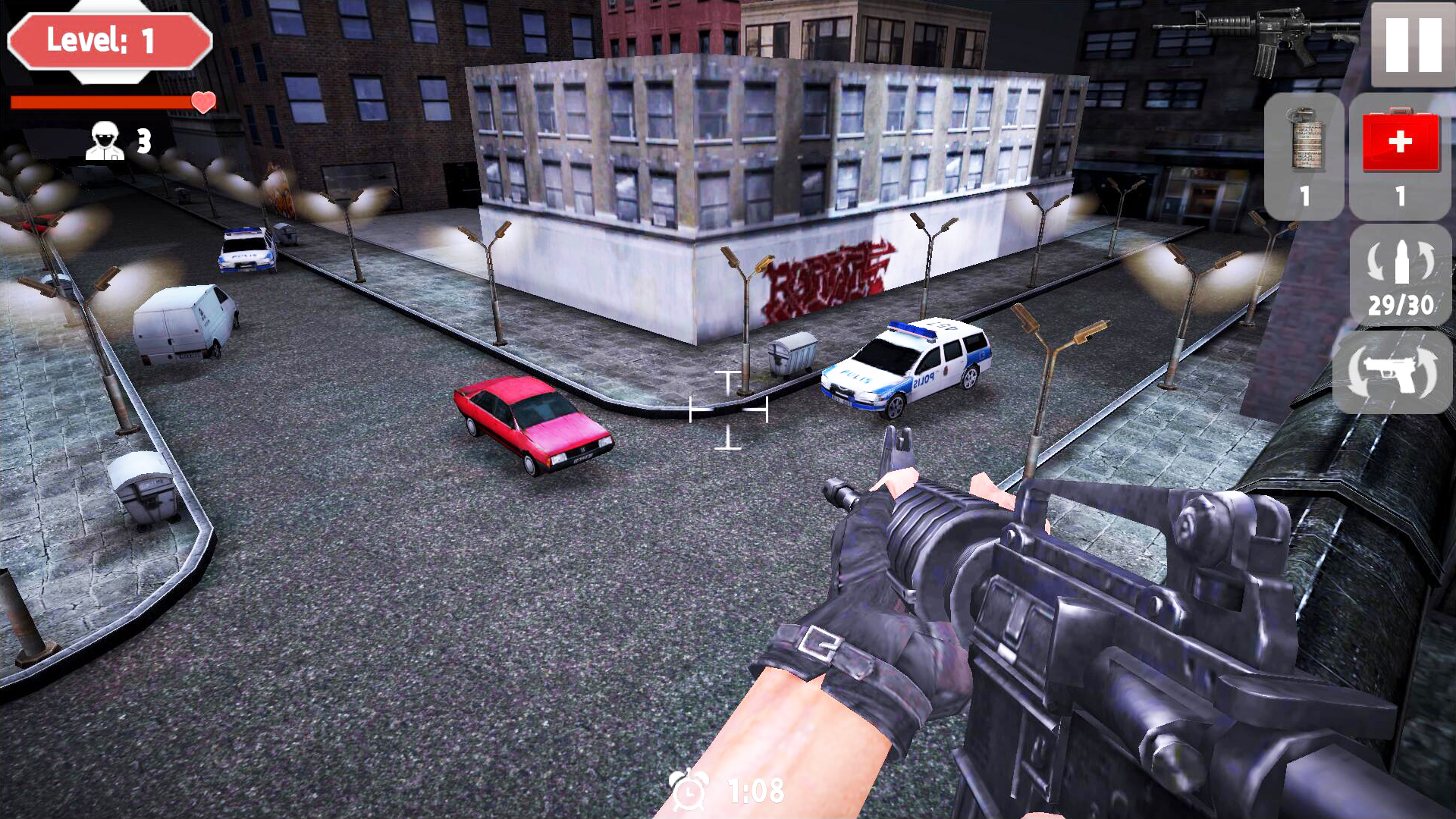Click the medkit cross button
The image size is (1456, 819).
pyautogui.click(x=1401, y=140)
